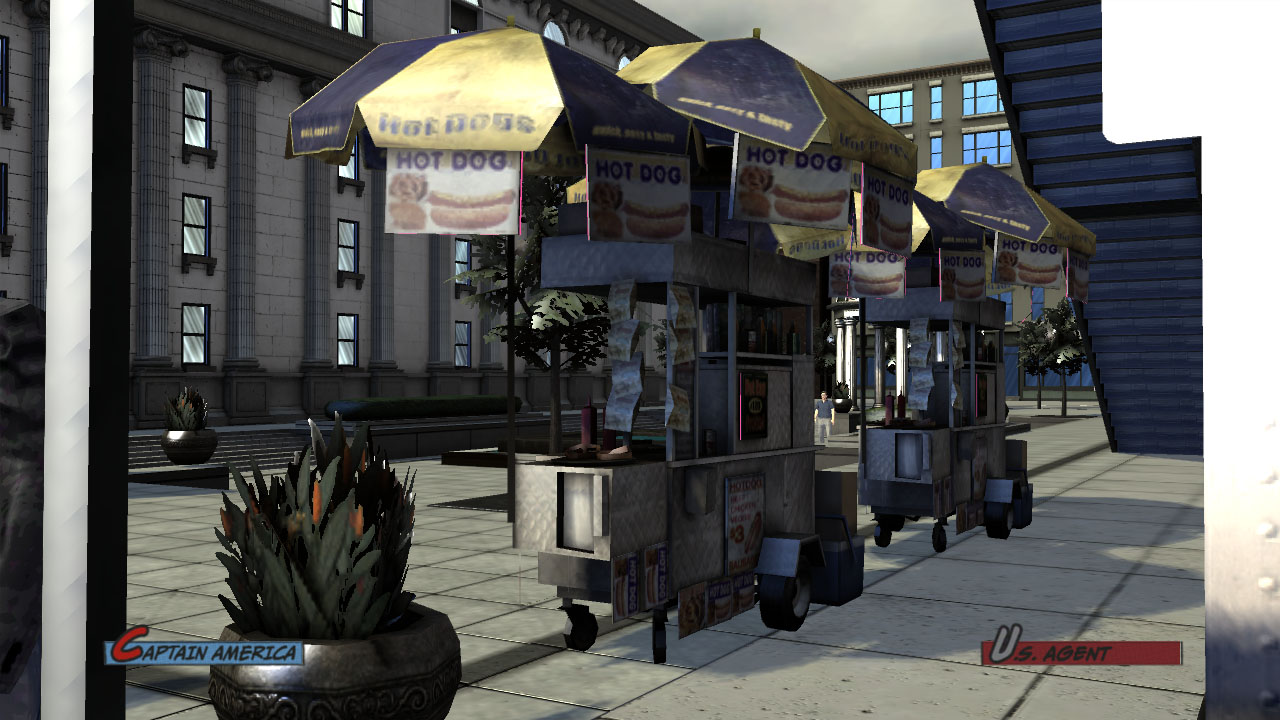
Task: Select the Captain America name tag
Action: click(205, 651)
